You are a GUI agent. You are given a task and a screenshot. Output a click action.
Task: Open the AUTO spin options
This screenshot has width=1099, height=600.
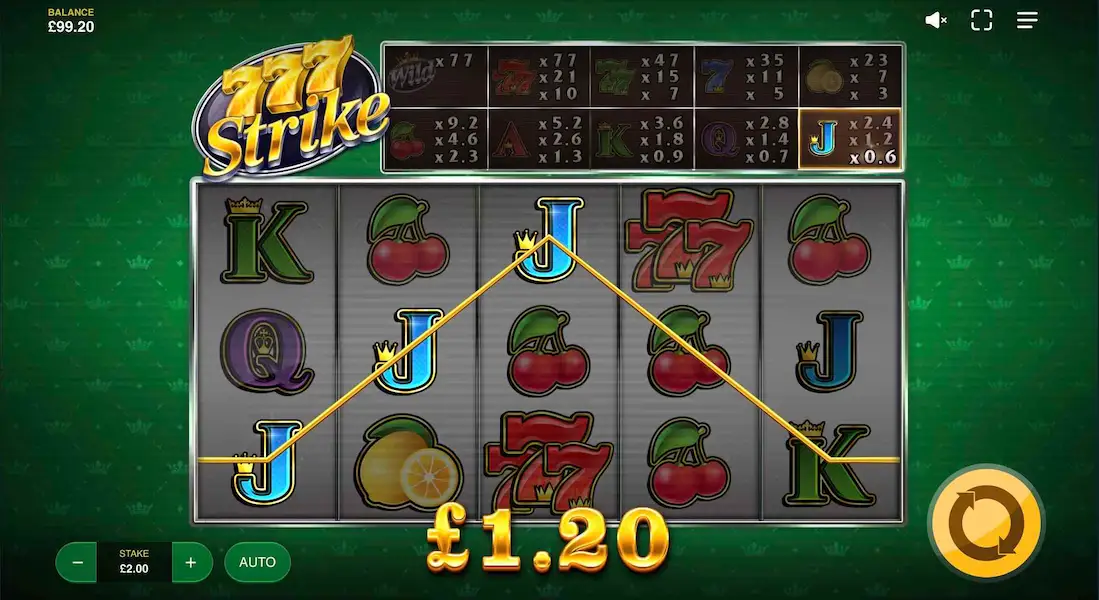(257, 562)
